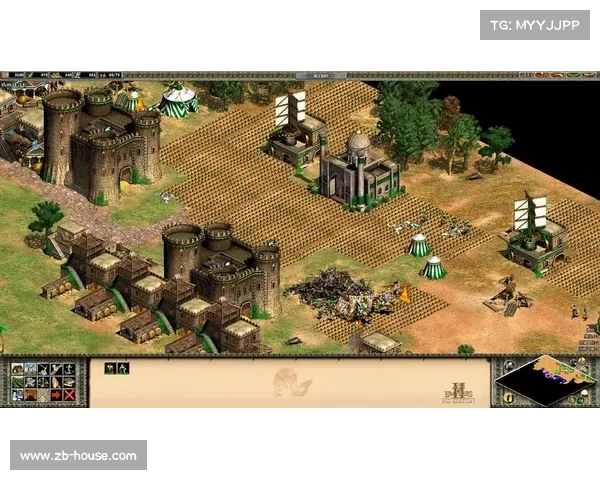
Task: Select the first villager portrait in the selection panel
Action: point(110,368)
